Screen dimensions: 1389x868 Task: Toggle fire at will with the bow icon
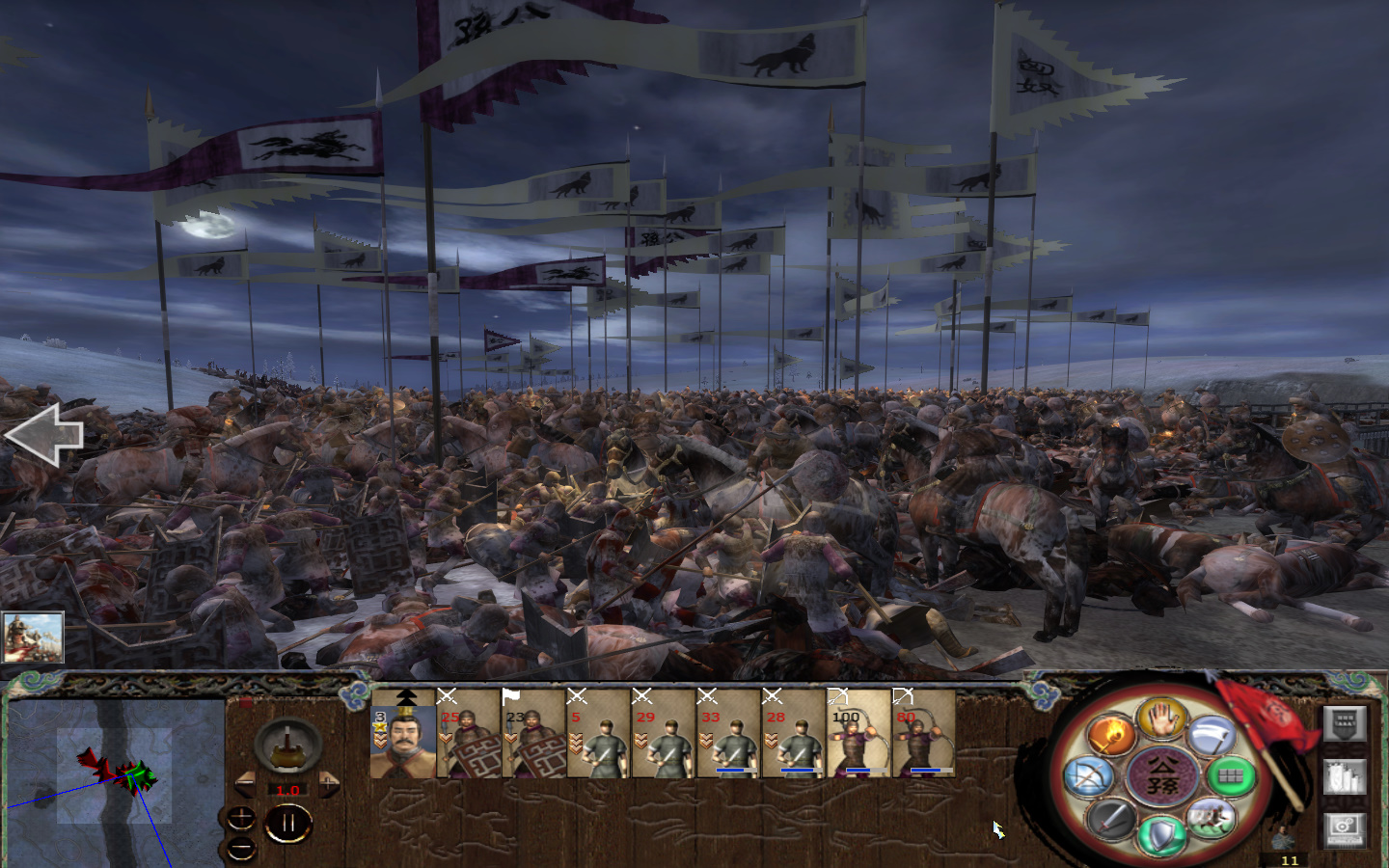1091,775
